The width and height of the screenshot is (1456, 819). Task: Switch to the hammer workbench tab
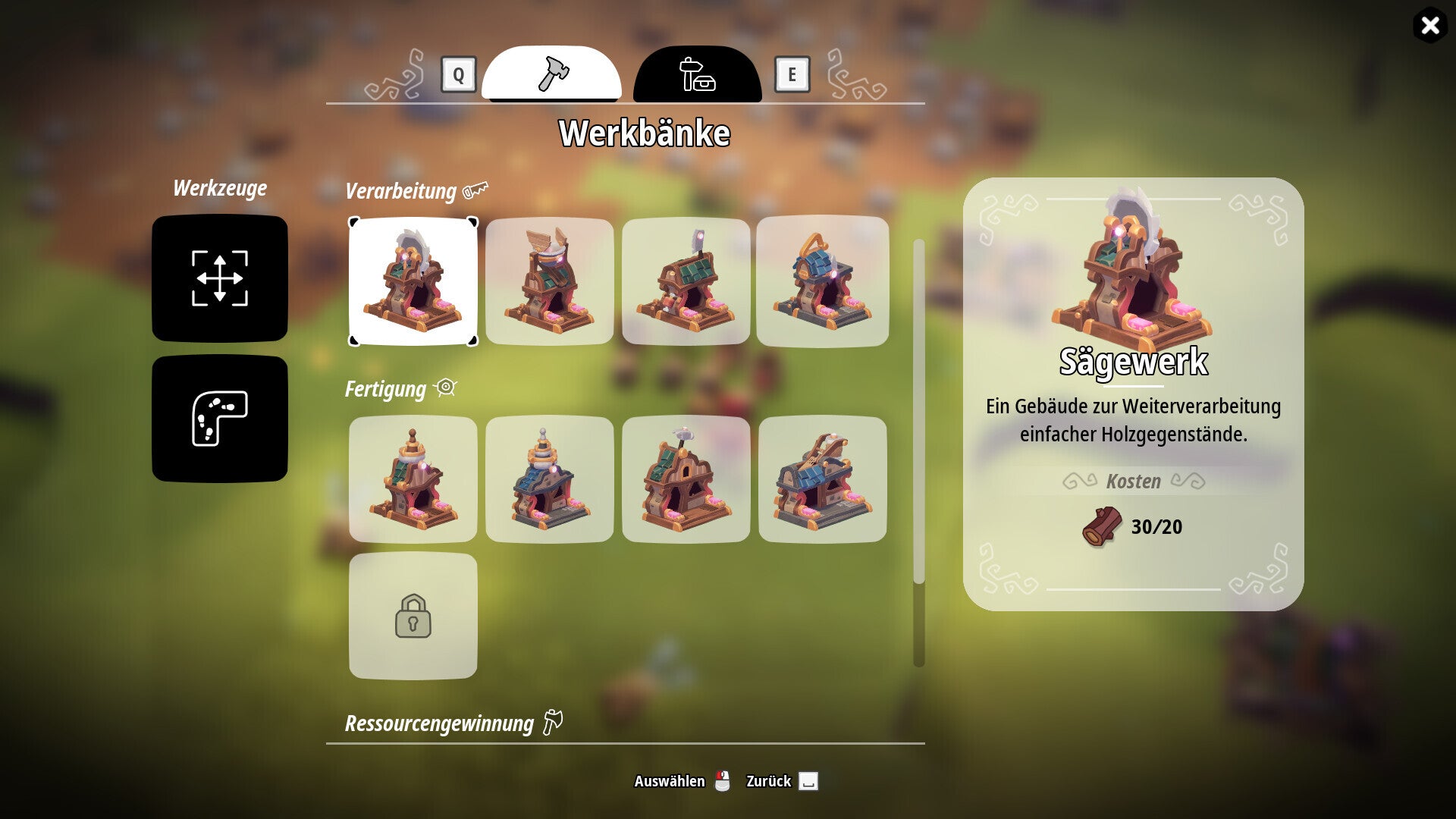551,74
